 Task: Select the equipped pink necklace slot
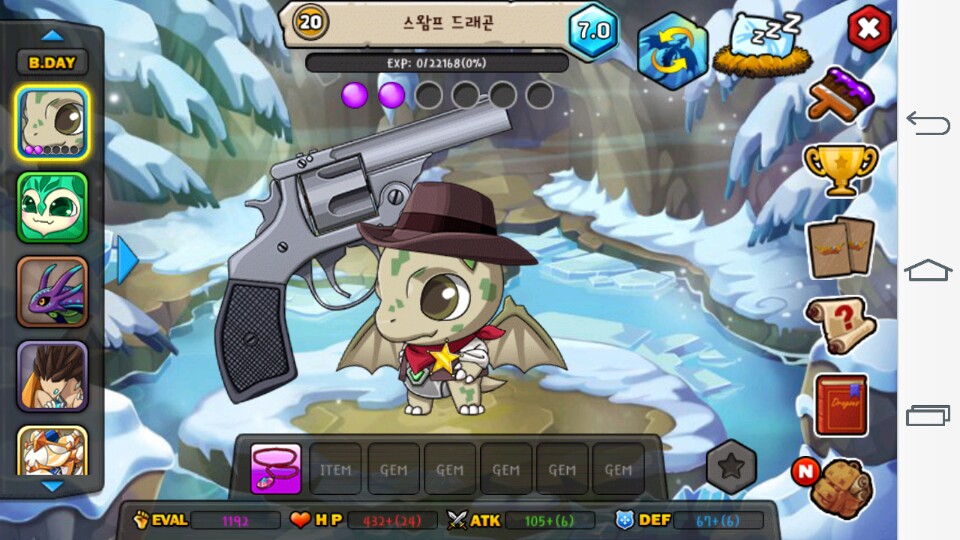(x=275, y=469)
